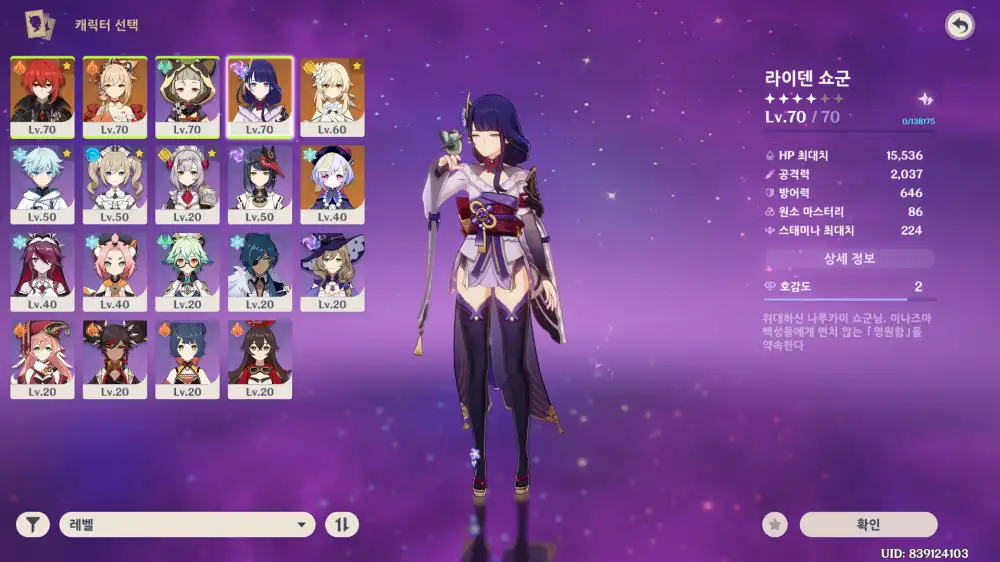Click the back arrow button
This screenshot has width=1000, height=562.
pos(960,26)
